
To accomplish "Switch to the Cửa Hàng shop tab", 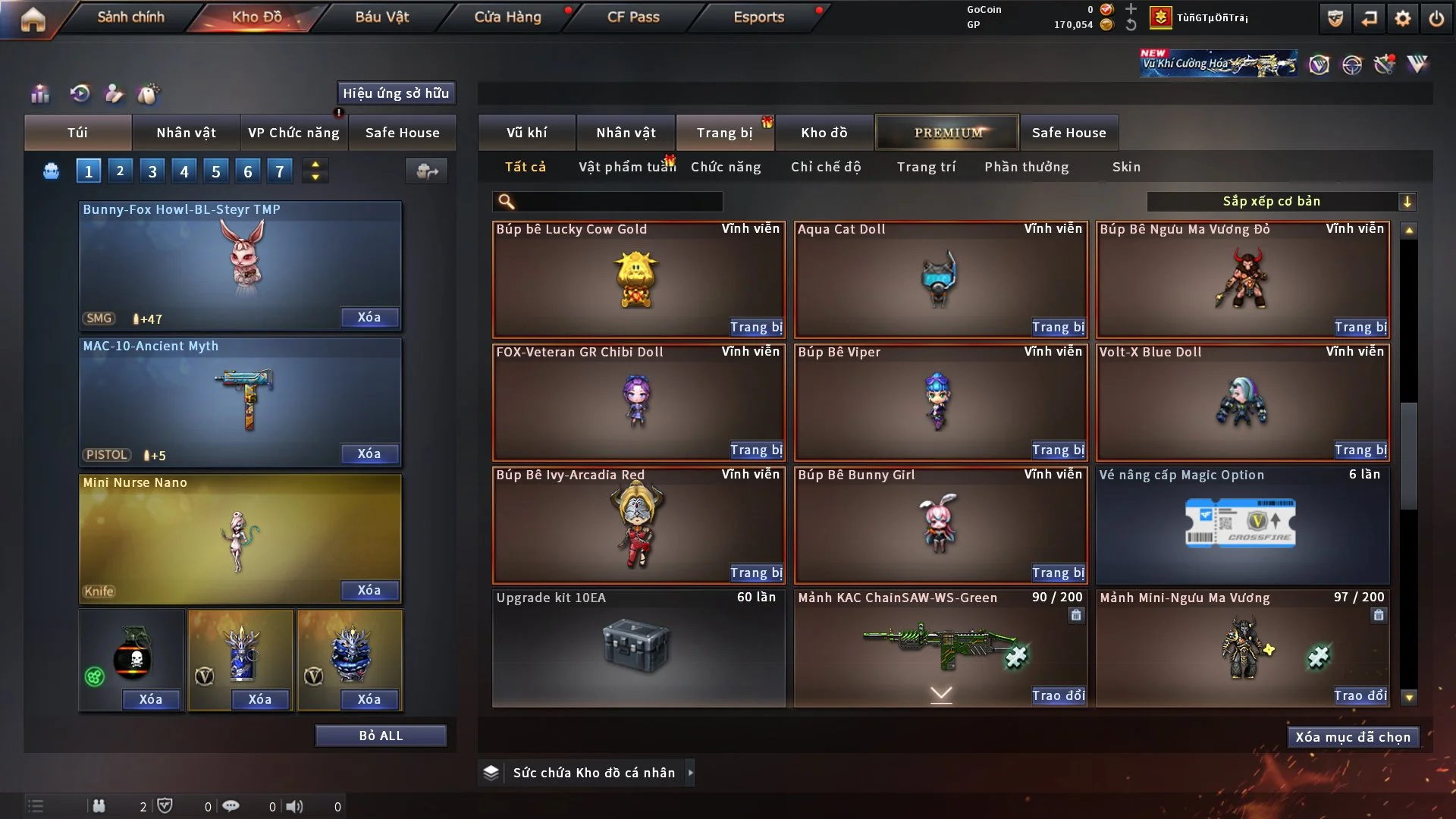I will [507, 17].
